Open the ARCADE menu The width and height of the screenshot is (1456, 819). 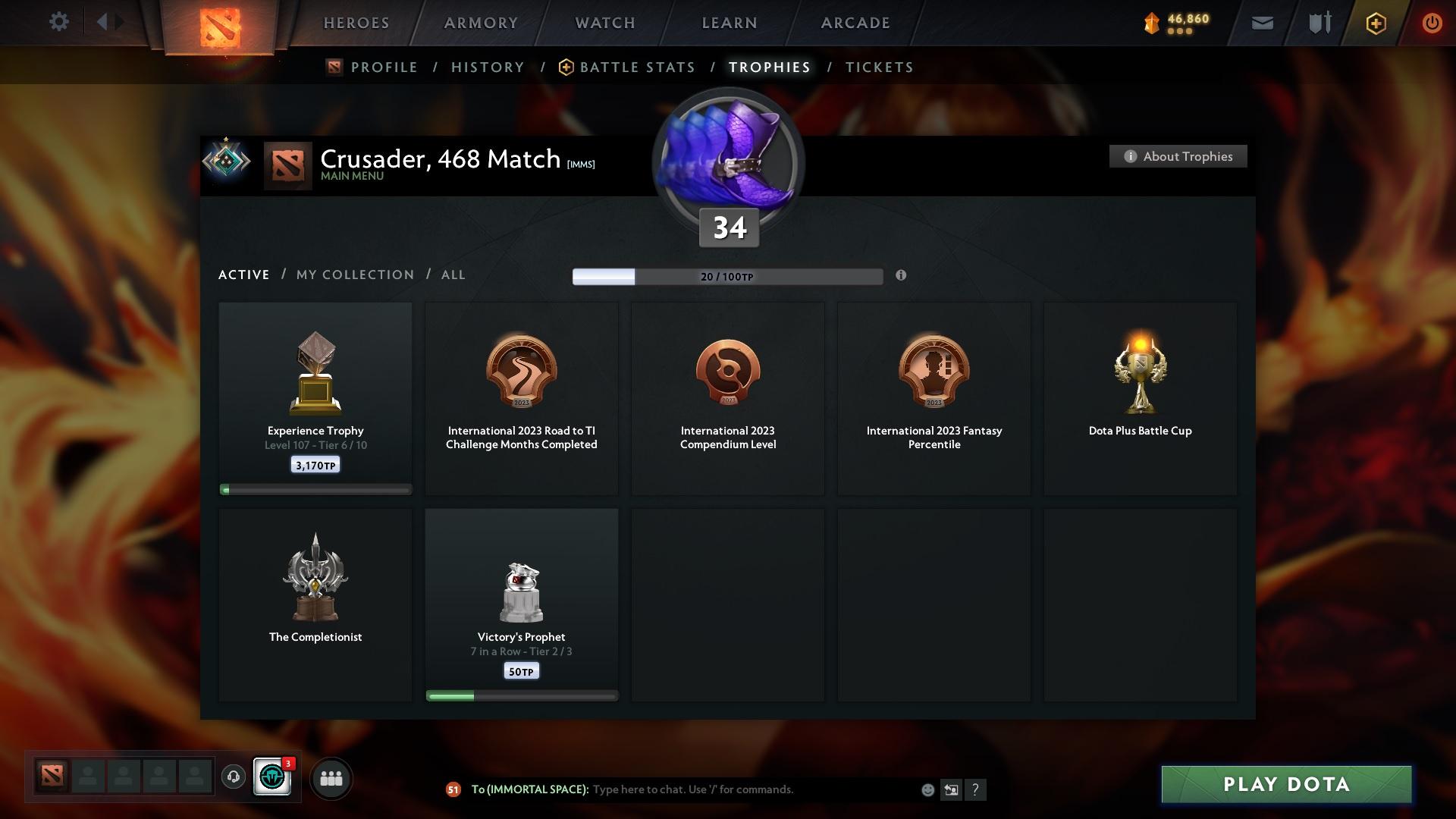click(x=854, y=23)
